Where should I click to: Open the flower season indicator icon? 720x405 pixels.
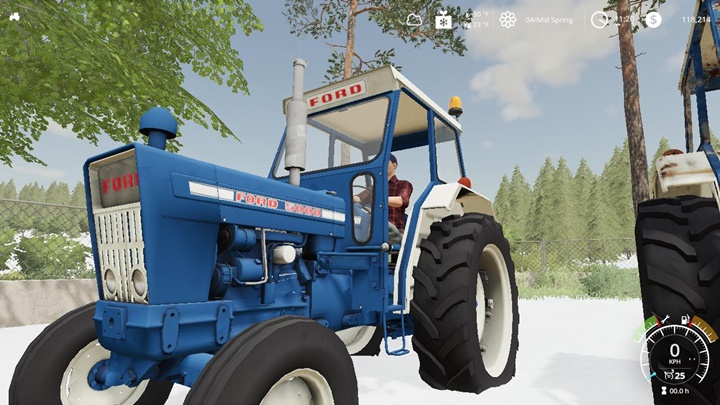[x=508, y=19]
